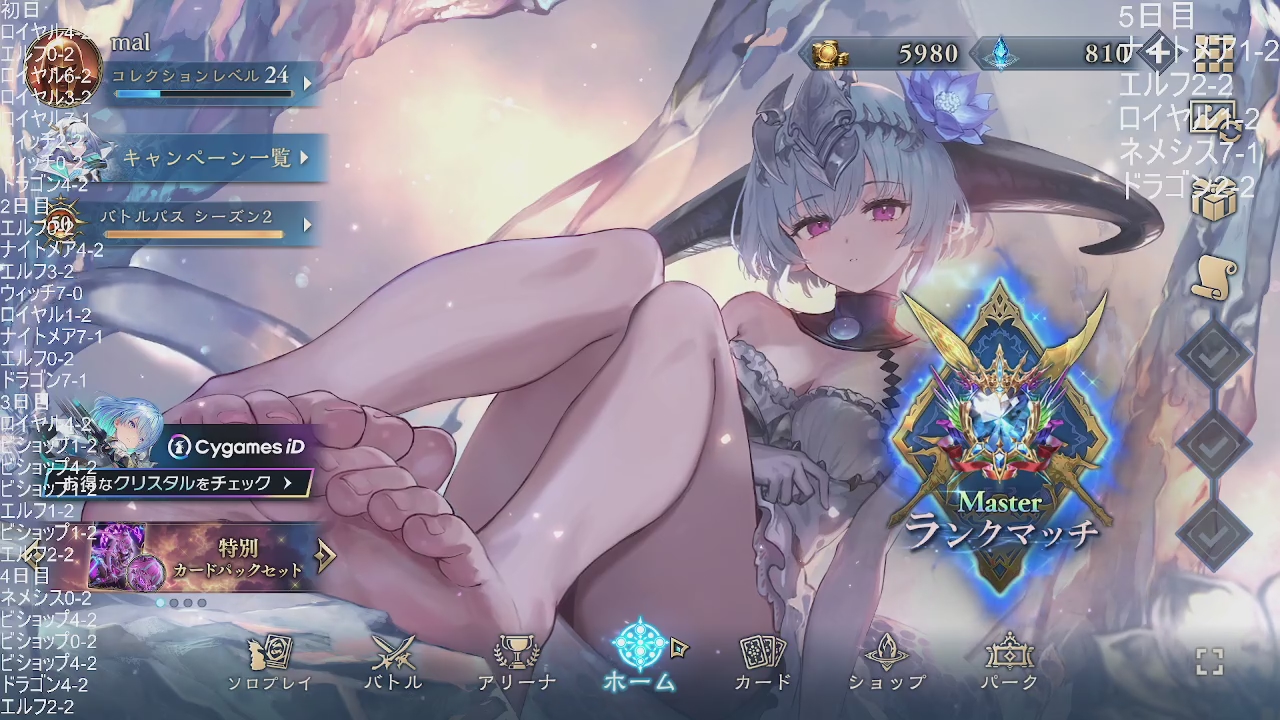Open the ソロプレイ solo play menu
This screenshot has height=720, width=1280.
point(270,664)
